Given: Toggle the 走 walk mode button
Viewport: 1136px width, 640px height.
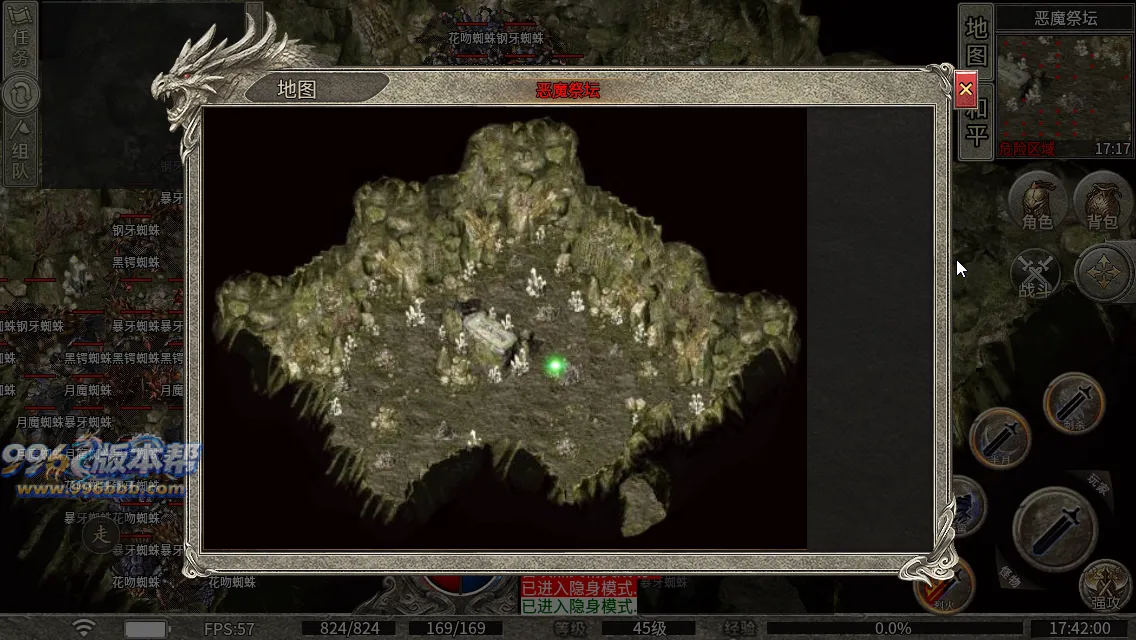Looking at the screenshot, I should point(100,535).
